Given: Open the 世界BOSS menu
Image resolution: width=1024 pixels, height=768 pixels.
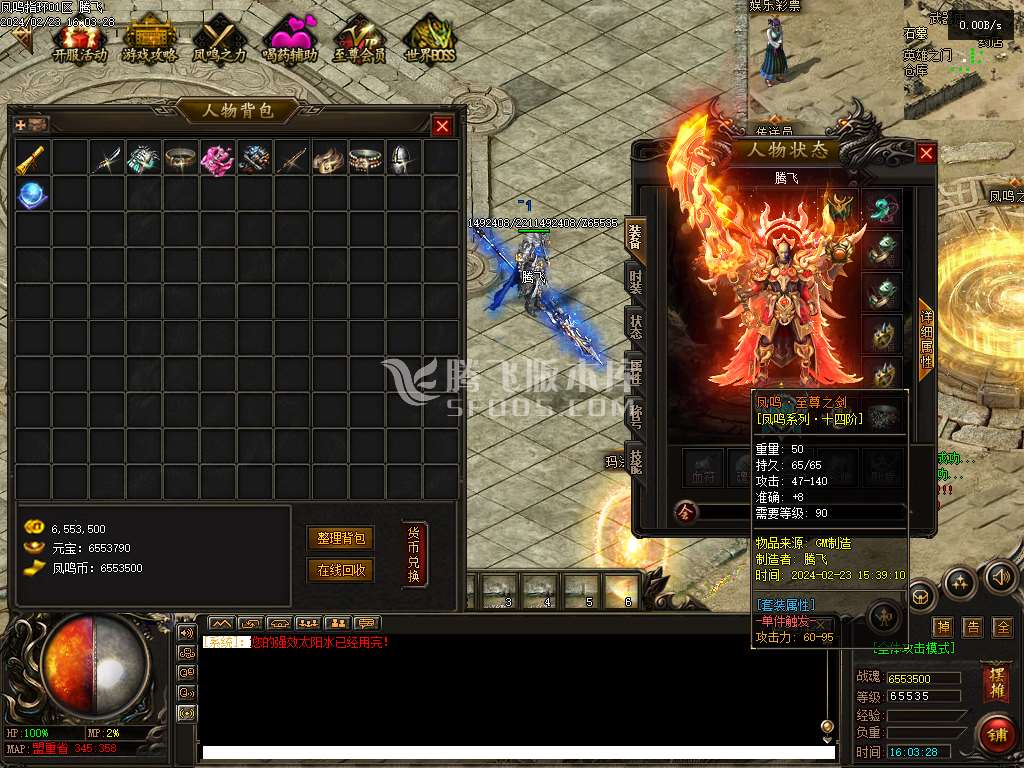Looking at the screenshot, I should tap(429, 40).
